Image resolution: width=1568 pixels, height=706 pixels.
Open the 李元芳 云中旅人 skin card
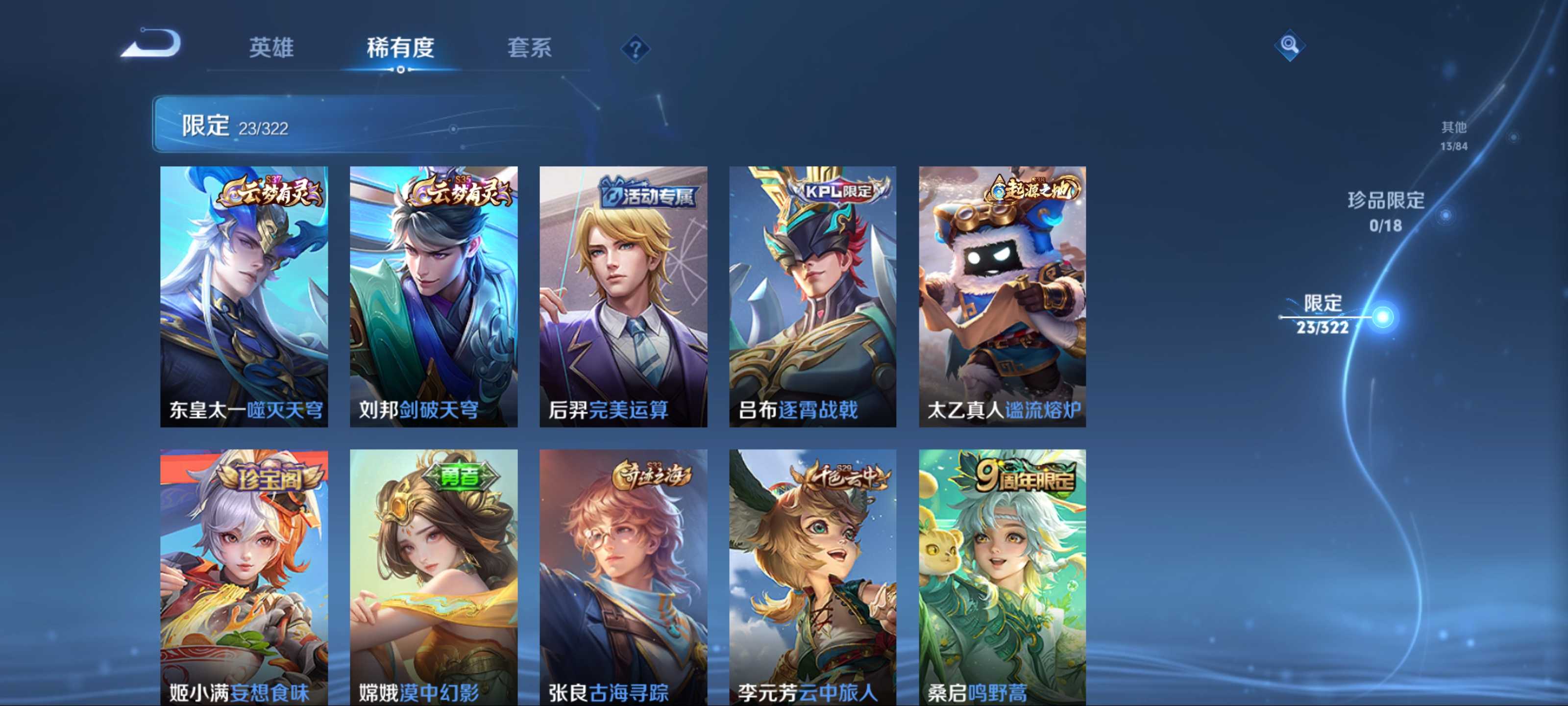tap(812, 577)
